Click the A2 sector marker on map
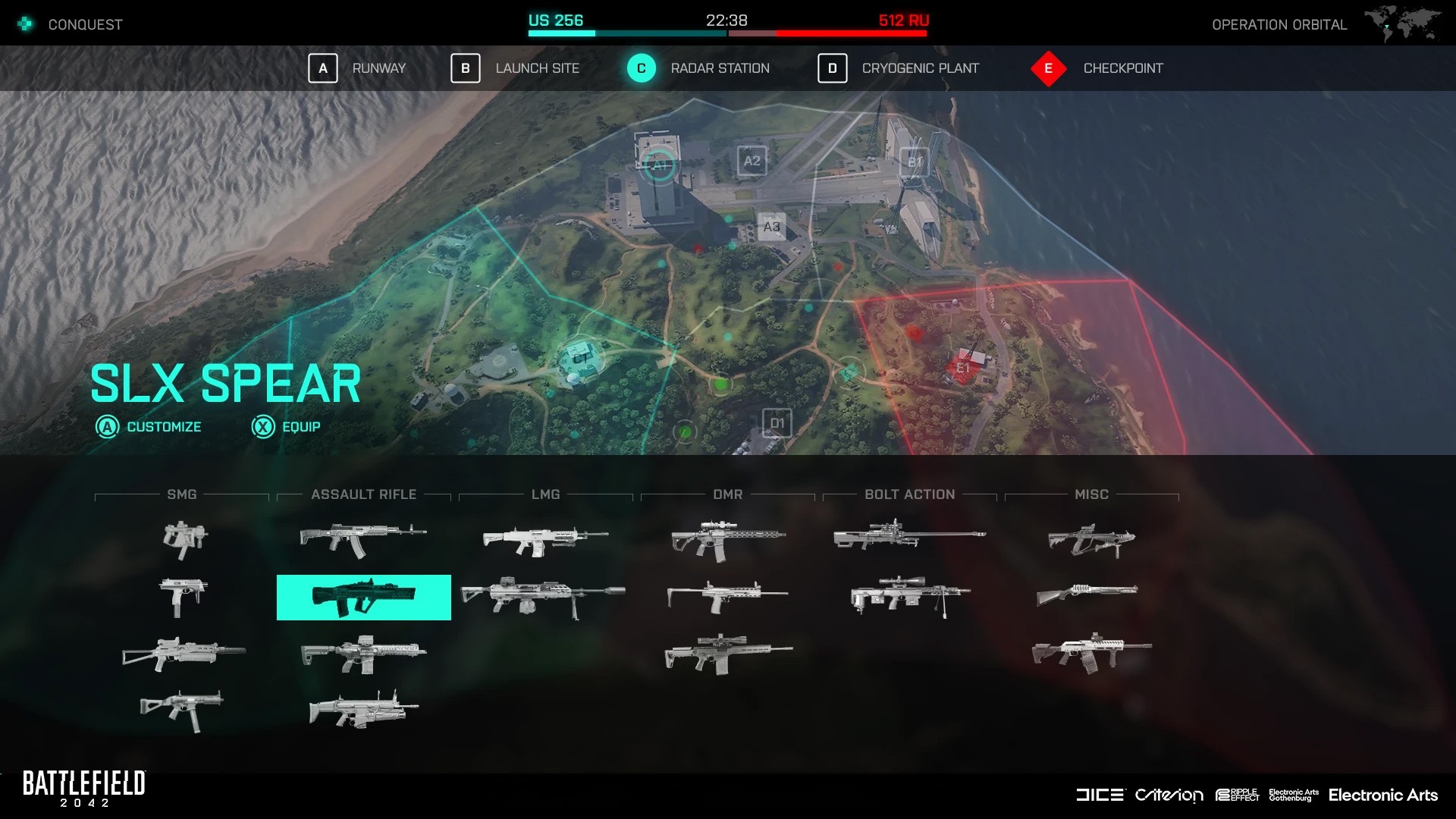The image size is (1456, 819). tap(752, 161)
